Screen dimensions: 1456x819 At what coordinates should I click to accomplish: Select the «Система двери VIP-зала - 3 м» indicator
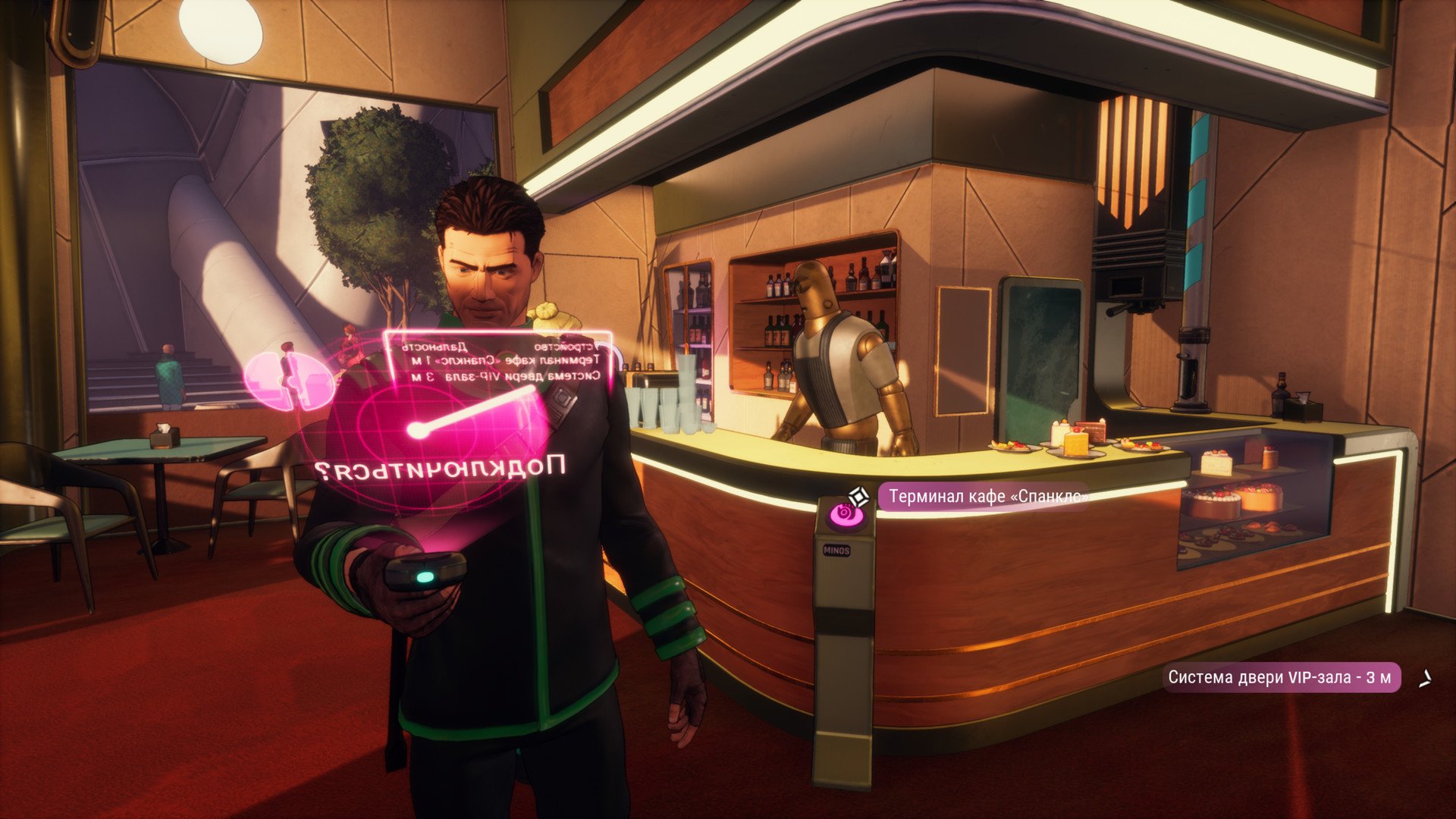pyautogui.click(x=1280, y=677)
